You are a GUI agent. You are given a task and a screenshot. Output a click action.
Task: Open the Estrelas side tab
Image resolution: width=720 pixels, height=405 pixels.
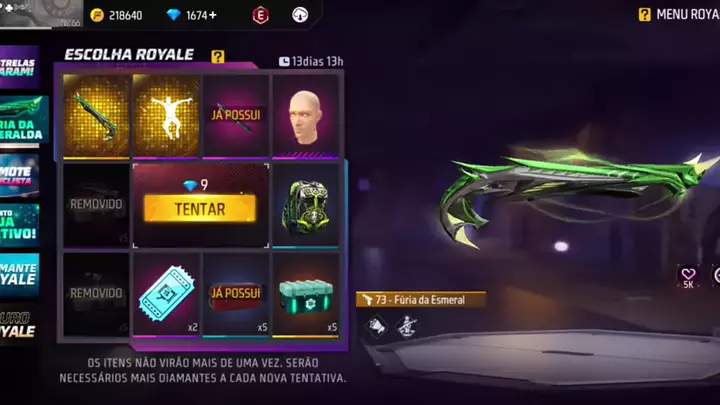tap(20, 68)
